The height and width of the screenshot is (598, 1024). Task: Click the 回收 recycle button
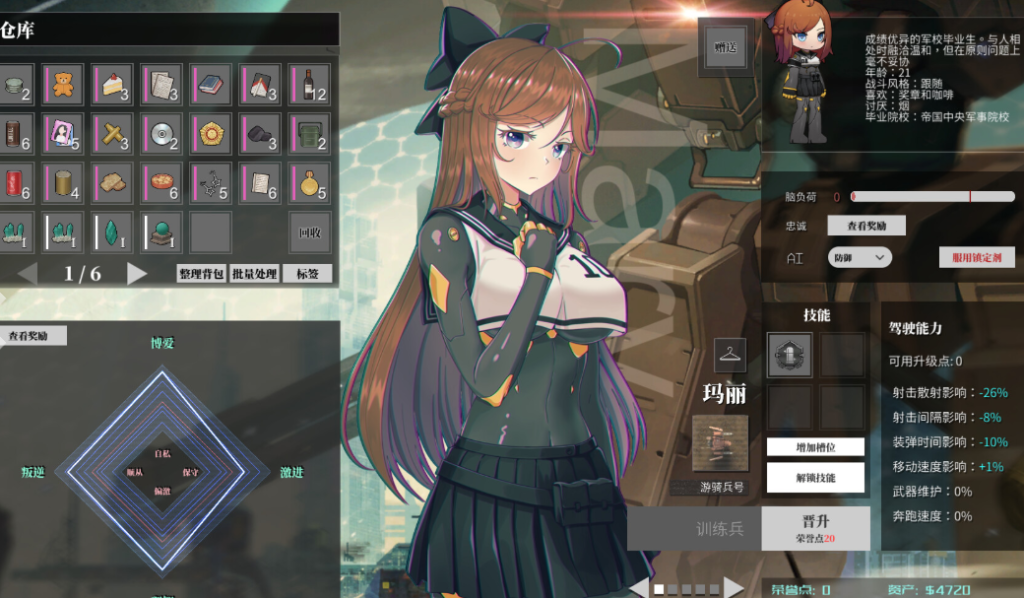[309, 233]
